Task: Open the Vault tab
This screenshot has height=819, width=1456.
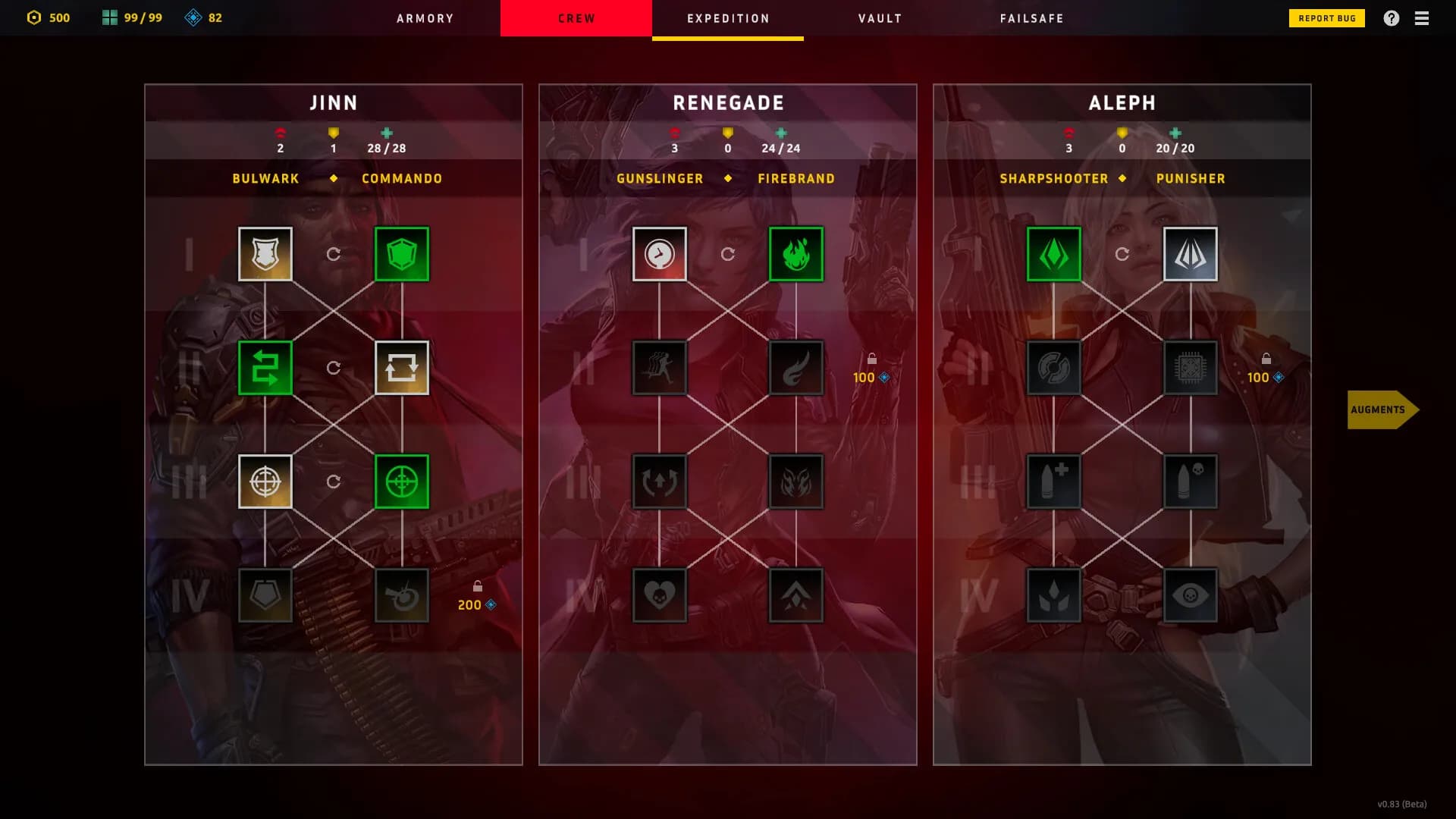Action: [879, 18]
